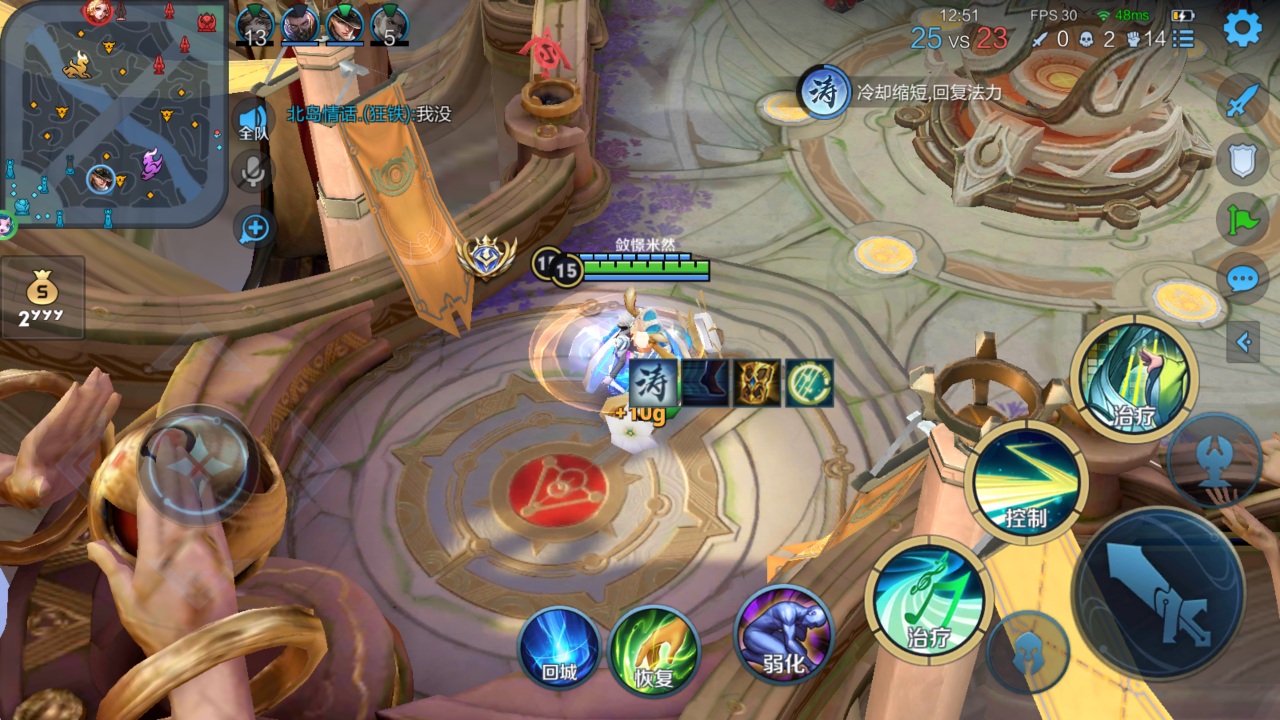Toggle the 全队 team voice speaker
This screenshot has height=720, width=1280.
click(254, 122)
